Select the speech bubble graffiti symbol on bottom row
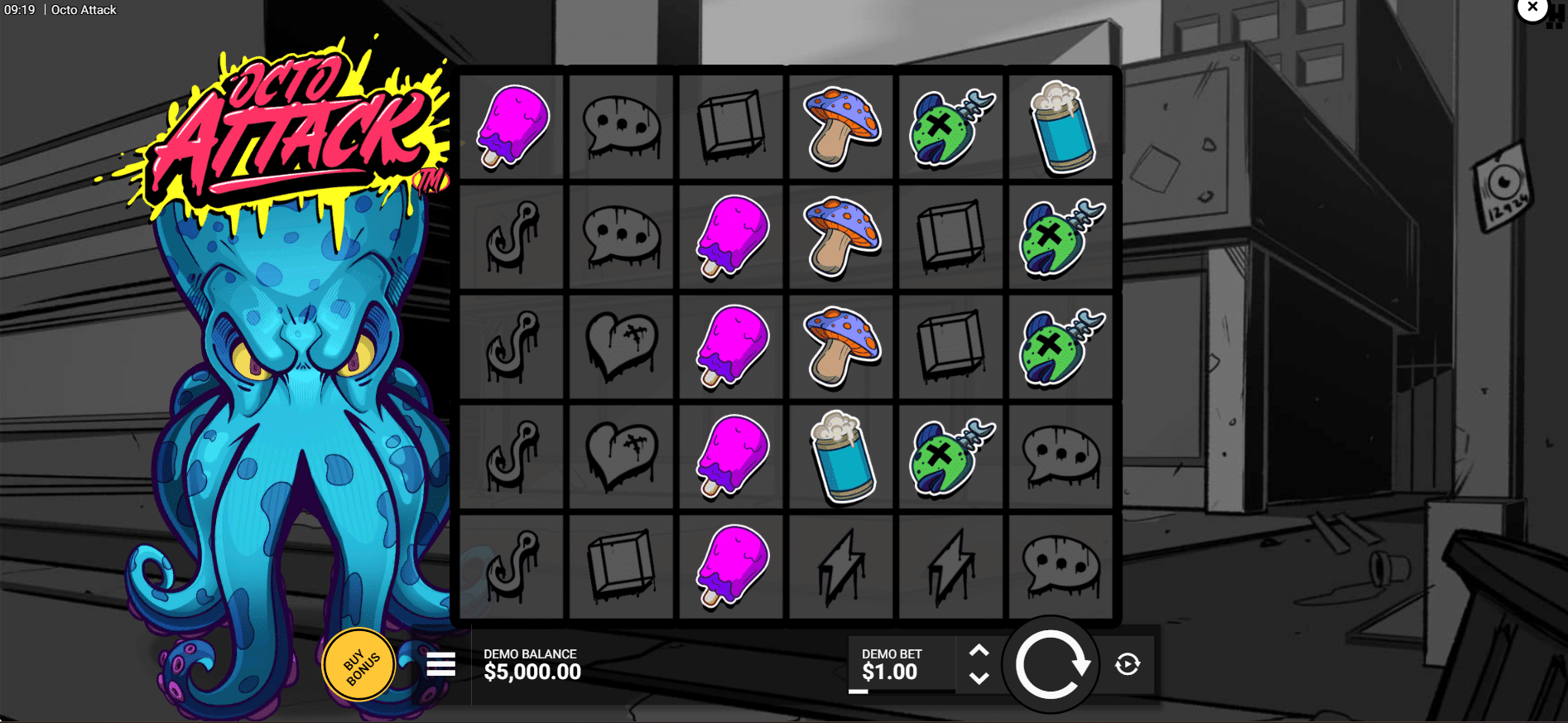This screenshot has width=1568, height=723. tap(1061, 566)
